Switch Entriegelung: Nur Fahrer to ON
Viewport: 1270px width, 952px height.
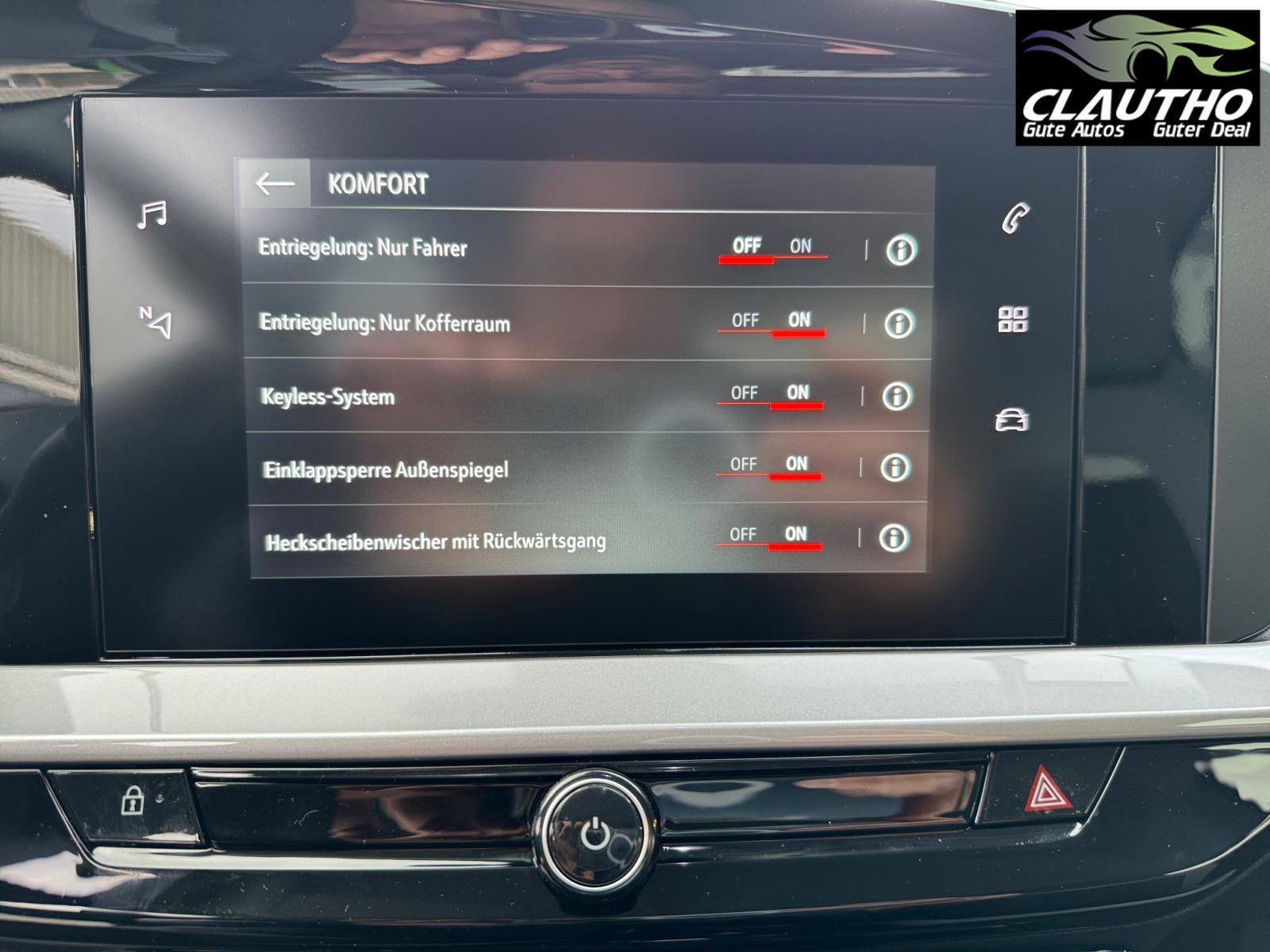tap(800, 247)
